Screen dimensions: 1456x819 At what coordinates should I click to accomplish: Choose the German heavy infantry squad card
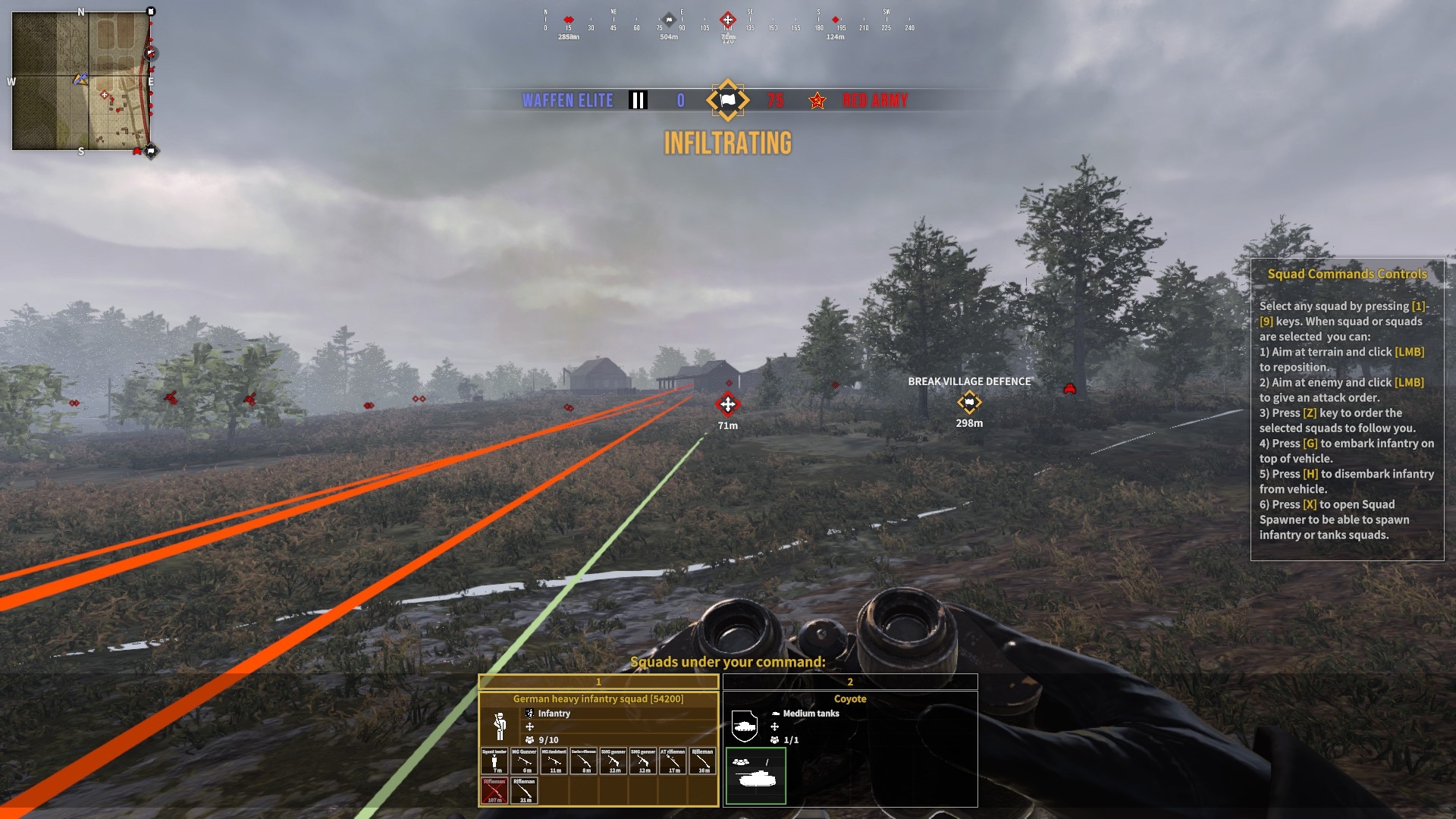598,699
